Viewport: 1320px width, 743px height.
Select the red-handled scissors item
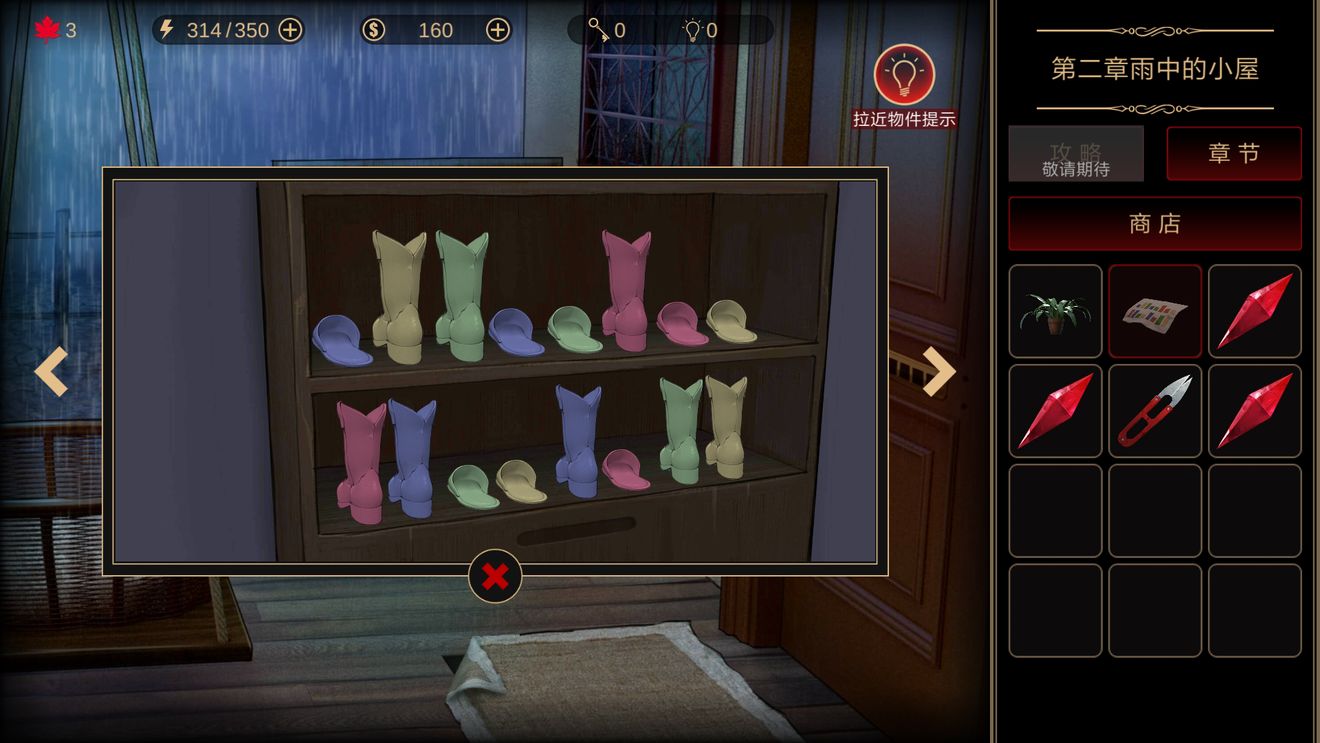coord(1155,411)
